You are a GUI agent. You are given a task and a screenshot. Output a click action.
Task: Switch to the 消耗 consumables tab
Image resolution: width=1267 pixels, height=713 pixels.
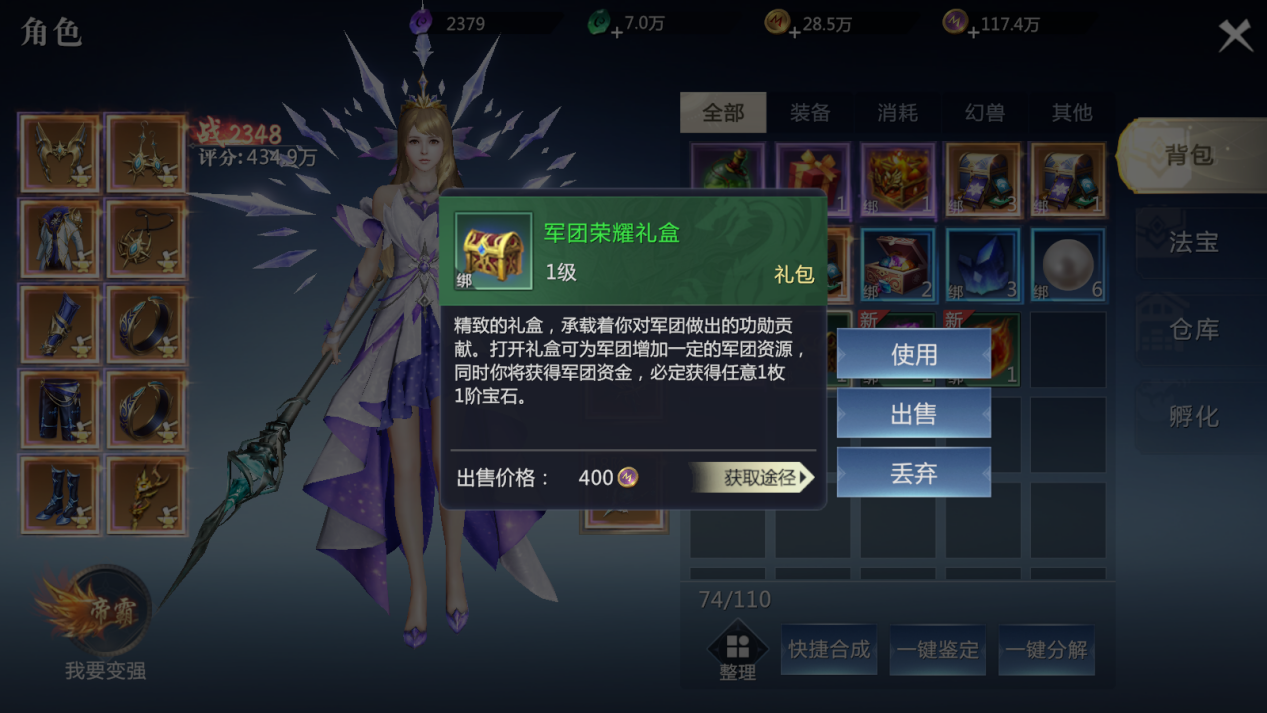(897, 113)
